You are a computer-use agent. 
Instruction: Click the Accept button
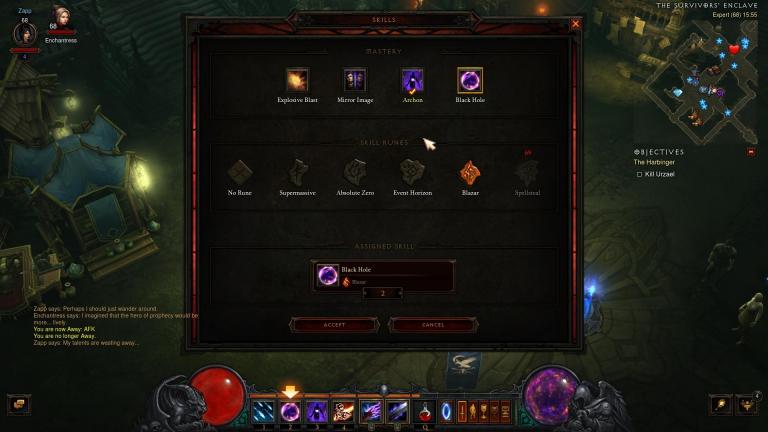[x=334, y=325]
